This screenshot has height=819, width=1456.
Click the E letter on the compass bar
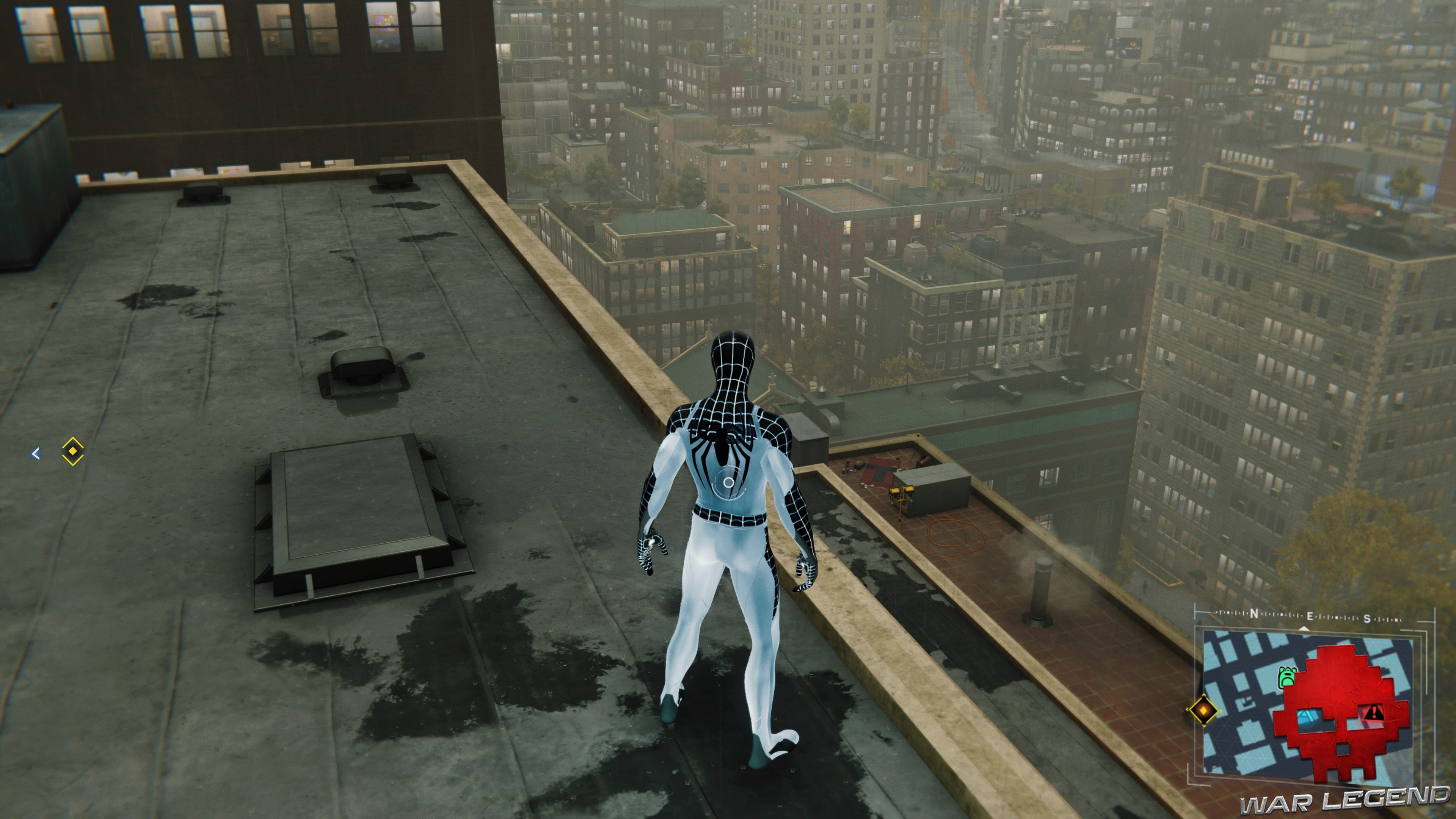point(1310,616)
